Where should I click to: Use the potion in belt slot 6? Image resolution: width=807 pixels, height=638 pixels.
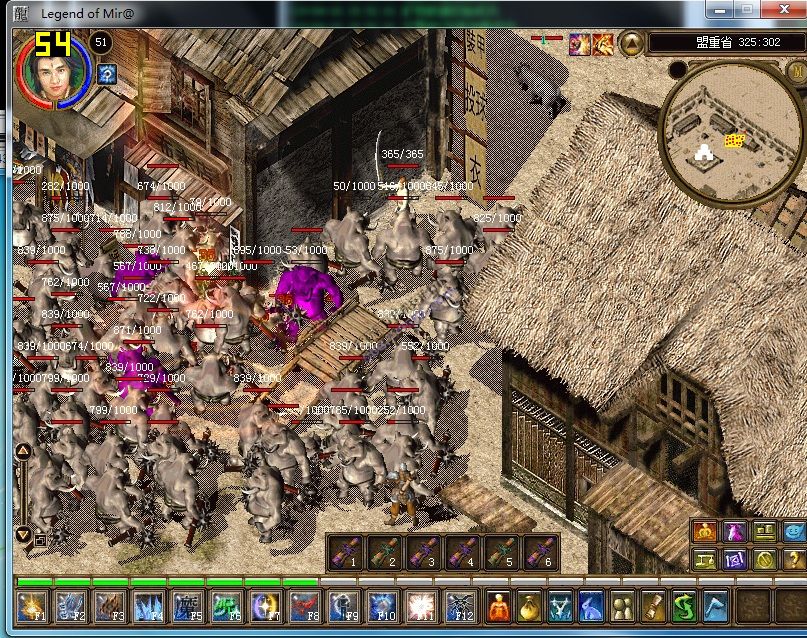tap(541, 552)
